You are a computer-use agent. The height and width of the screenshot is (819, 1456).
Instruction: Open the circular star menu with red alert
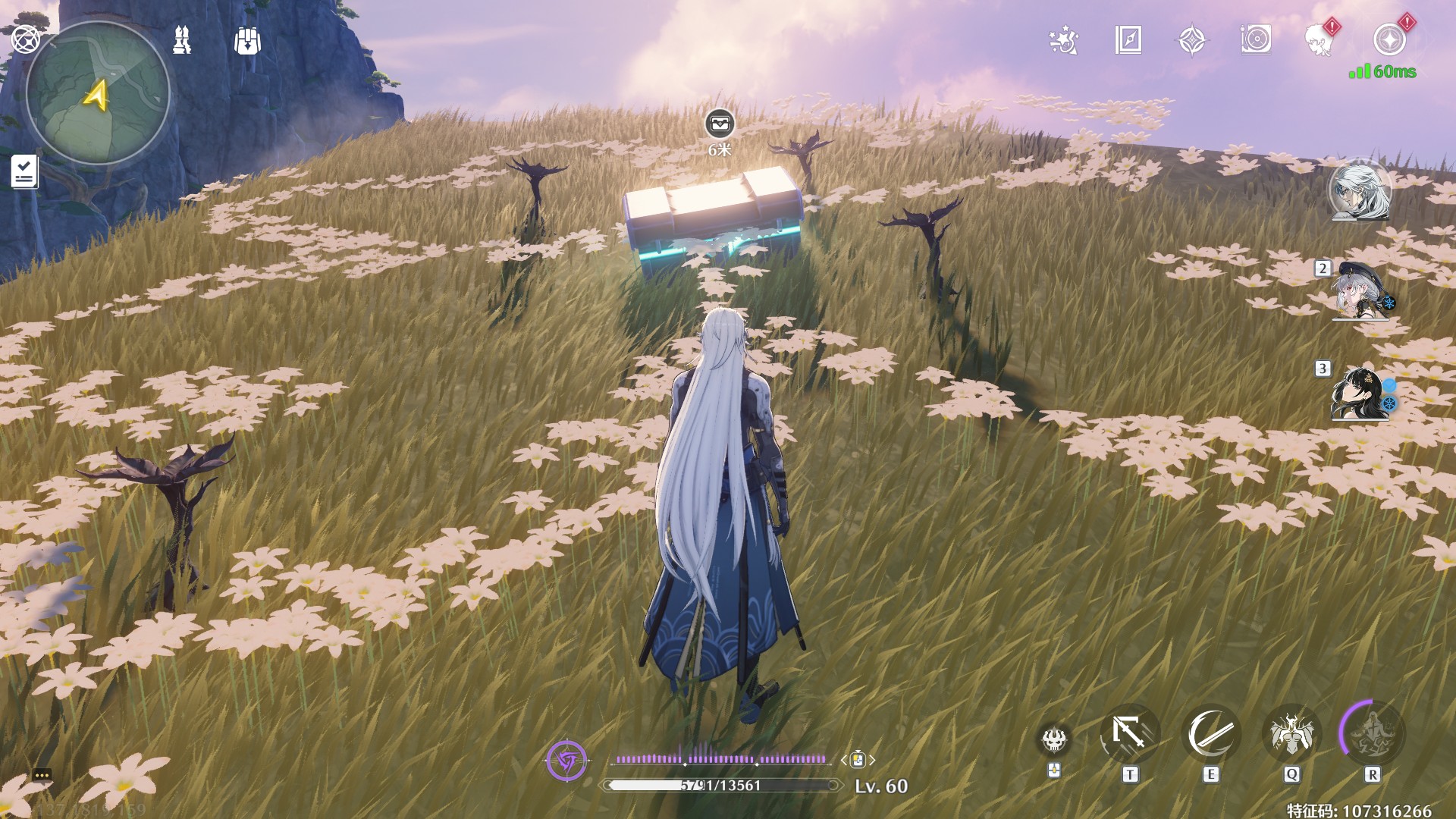click(1389, 40)
